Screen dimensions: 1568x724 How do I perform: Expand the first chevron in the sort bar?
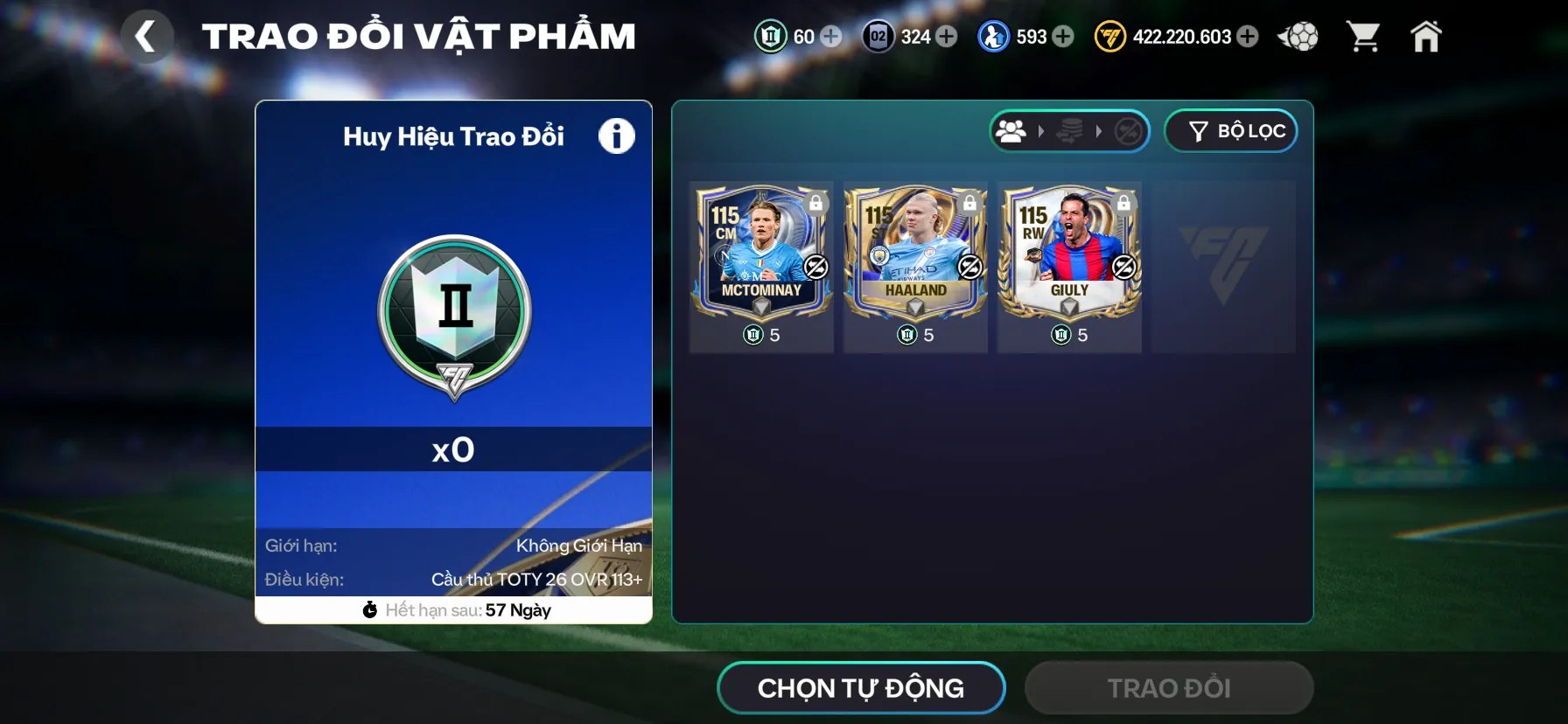coord(1041,131)
